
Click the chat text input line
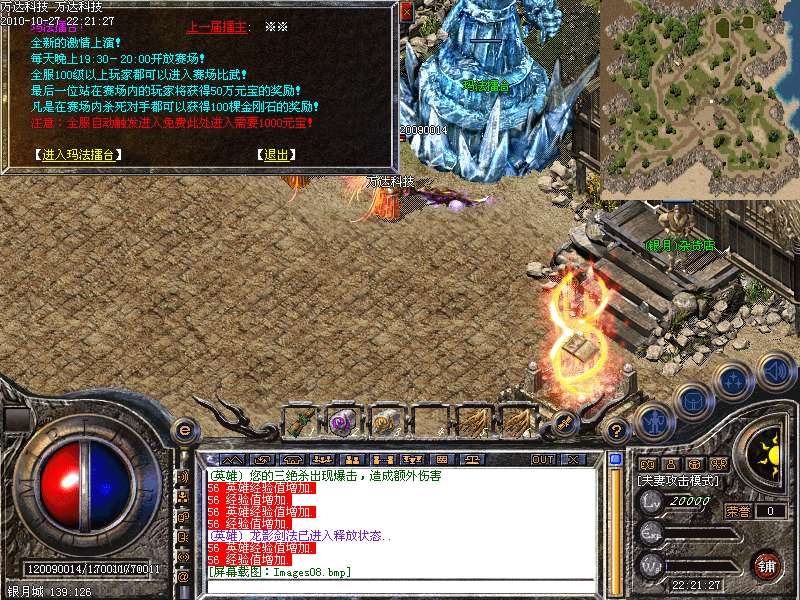[400, 585]
